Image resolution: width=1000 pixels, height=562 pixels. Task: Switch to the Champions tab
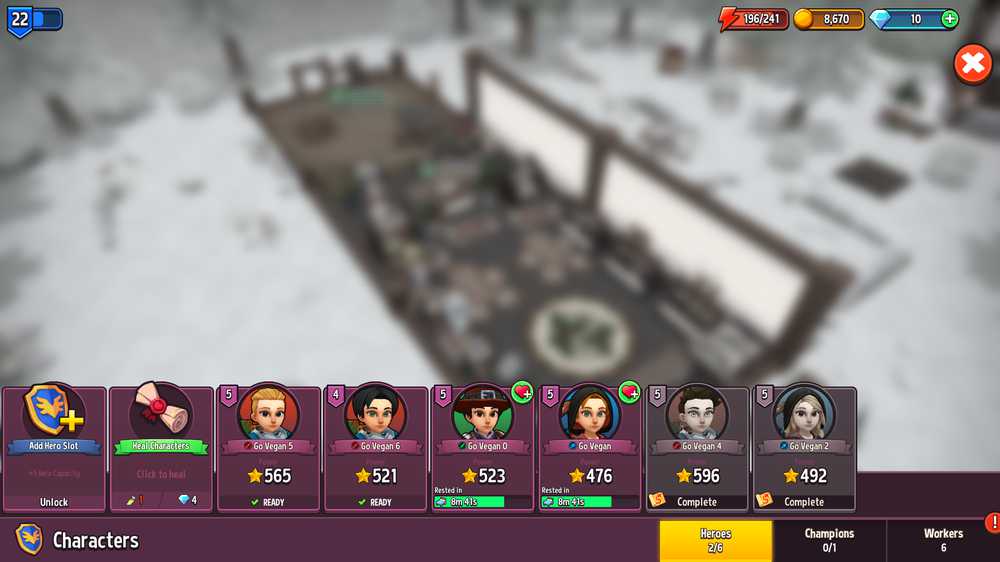coord(829,540)
